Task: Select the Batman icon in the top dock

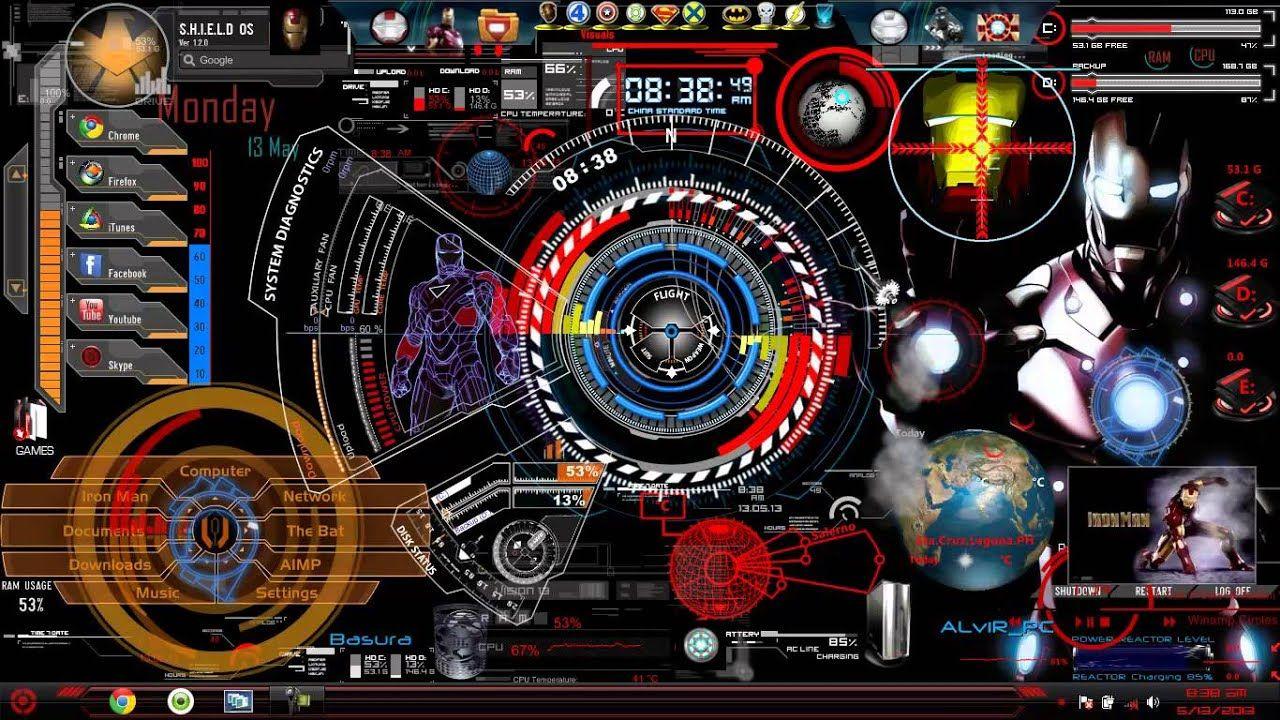Action: 735,14
